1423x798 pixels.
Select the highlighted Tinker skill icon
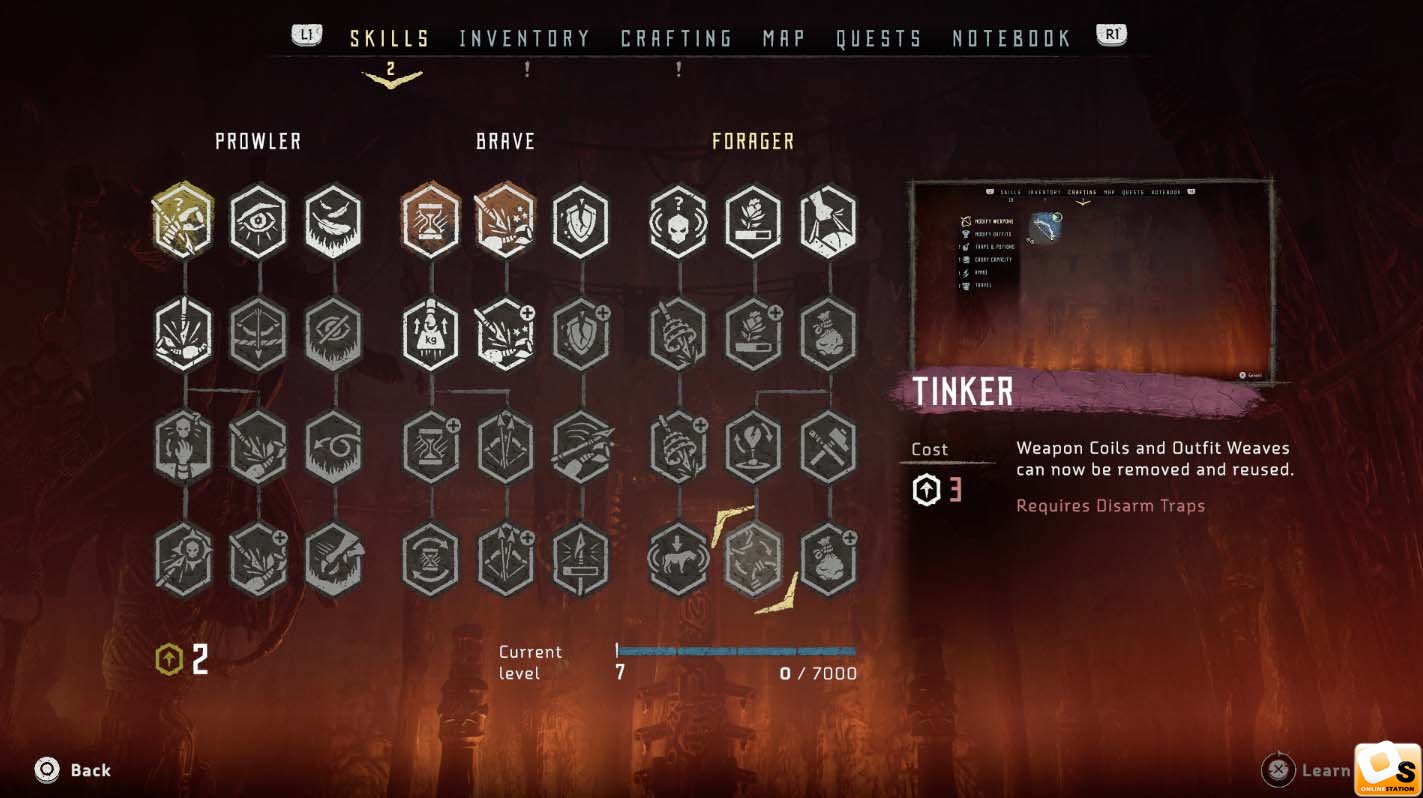[753, 558]
